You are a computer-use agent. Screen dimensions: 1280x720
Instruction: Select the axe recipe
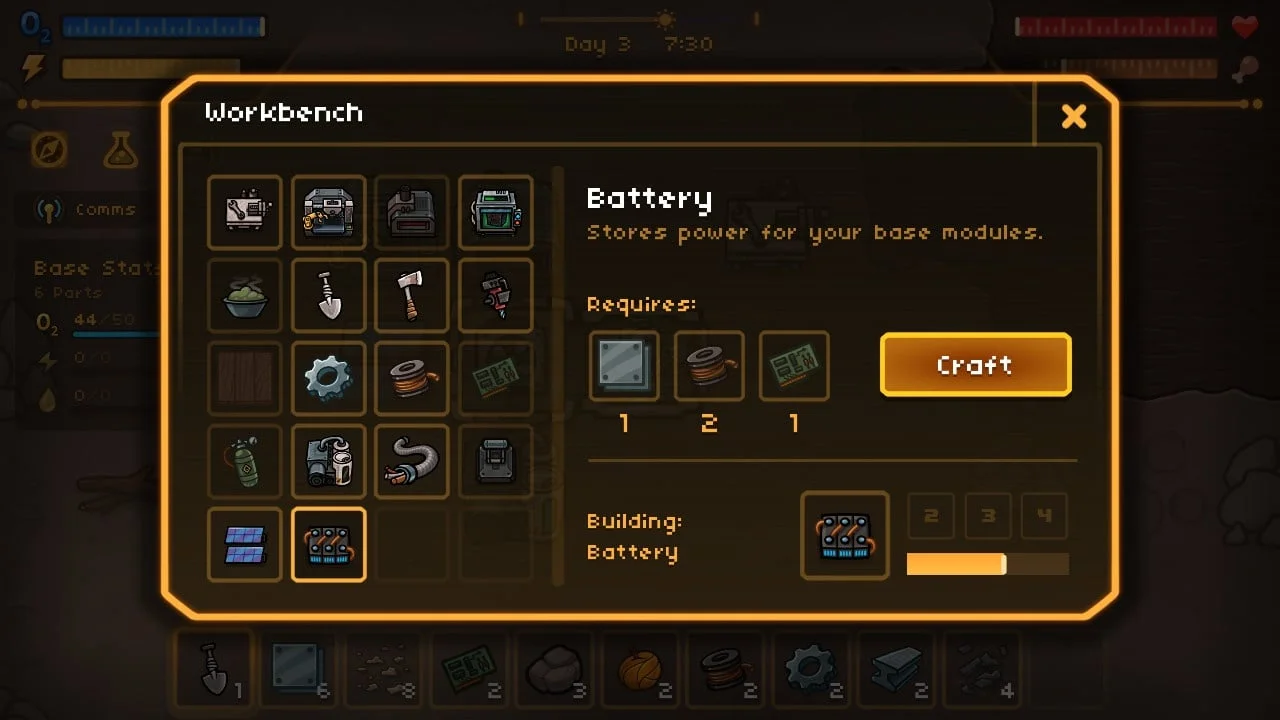[x=412, y=295]
